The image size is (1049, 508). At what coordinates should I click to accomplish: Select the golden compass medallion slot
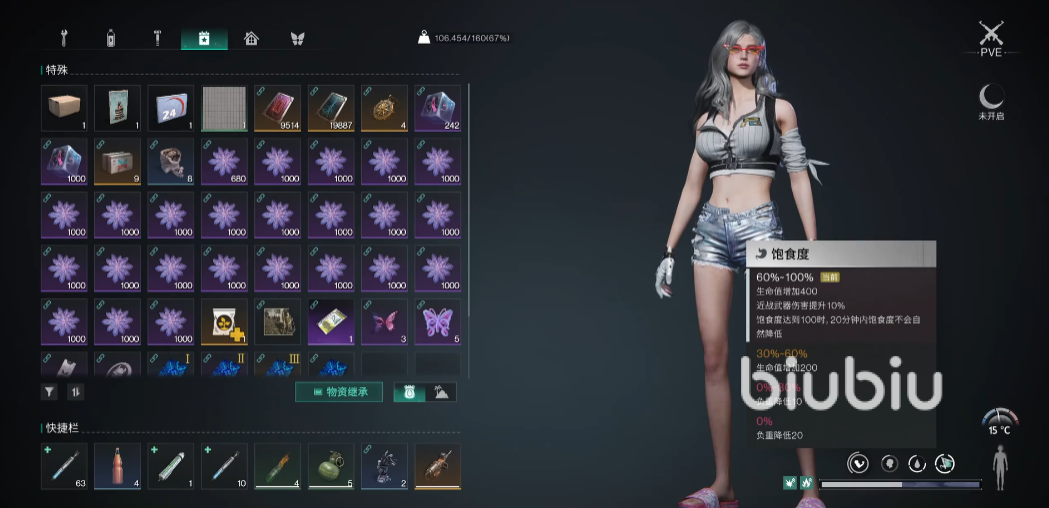click(384, 108)
